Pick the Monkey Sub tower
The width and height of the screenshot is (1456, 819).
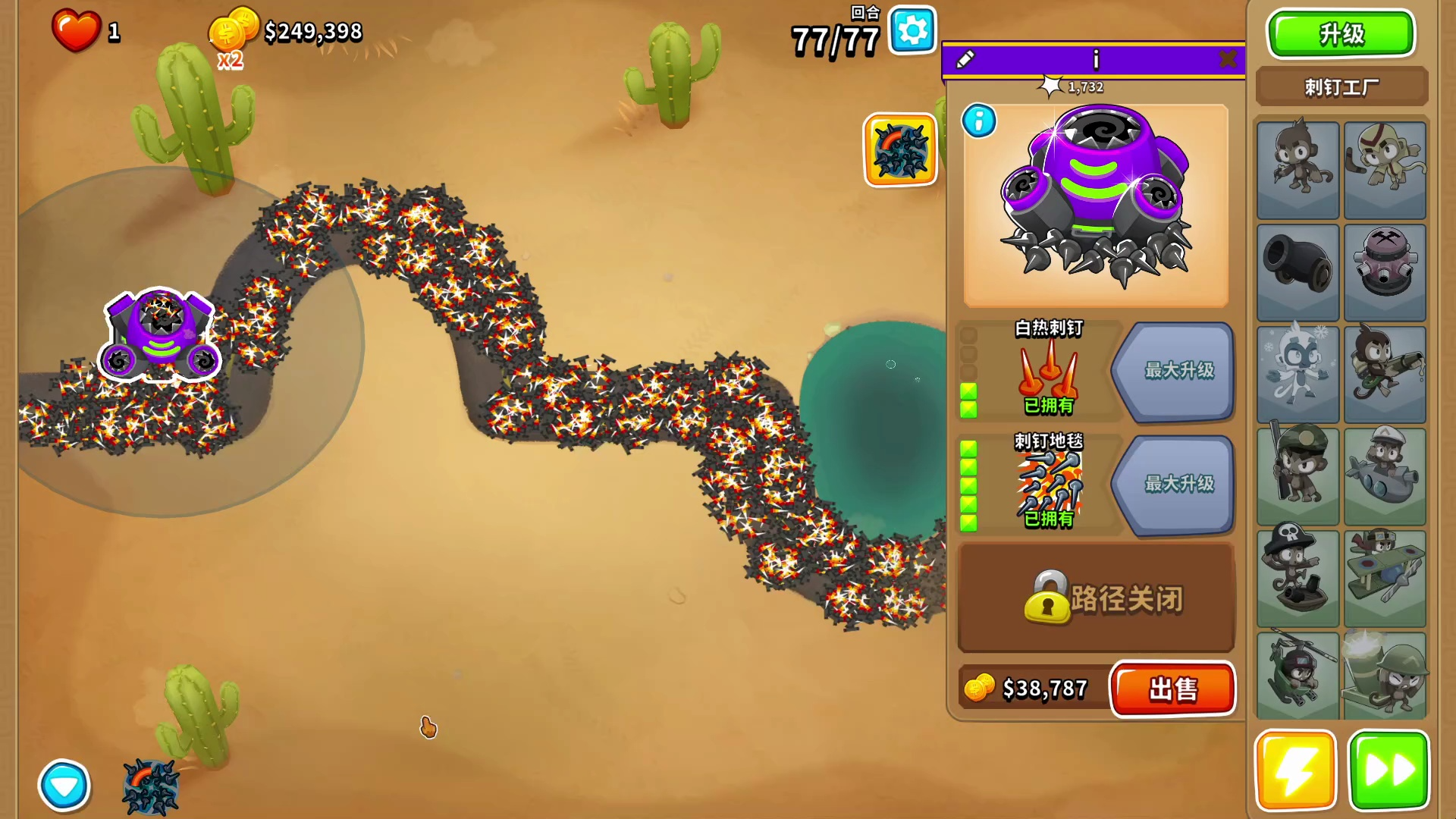pyautogui.click(x=1385, y=476)
